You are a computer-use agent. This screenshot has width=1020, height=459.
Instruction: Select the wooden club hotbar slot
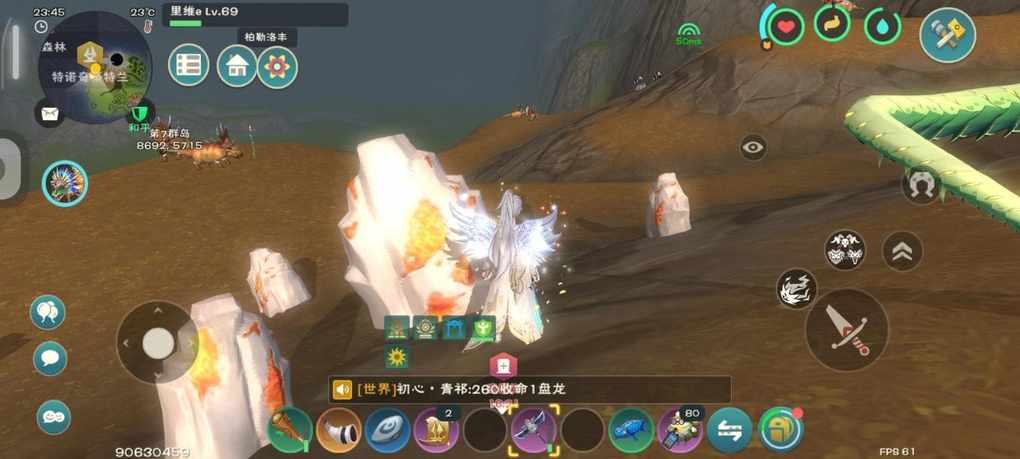[x=290, y=430]
